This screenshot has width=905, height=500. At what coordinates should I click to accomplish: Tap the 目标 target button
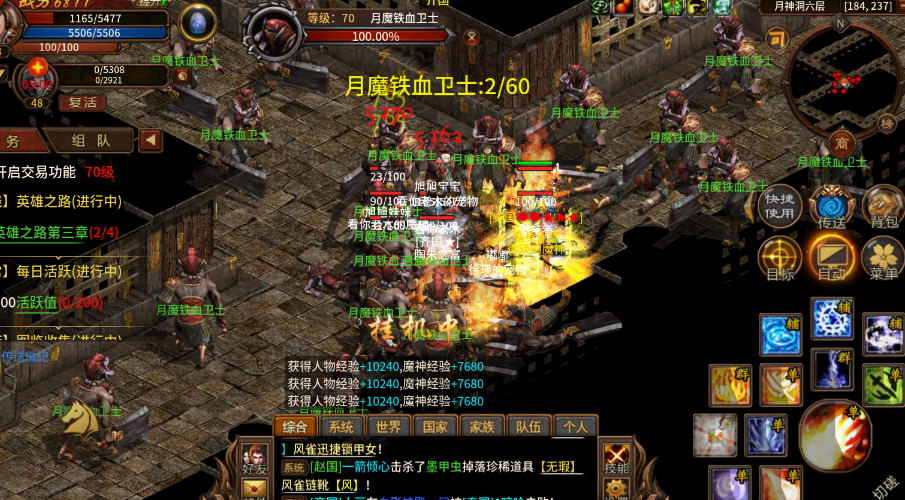pos(780,256)
